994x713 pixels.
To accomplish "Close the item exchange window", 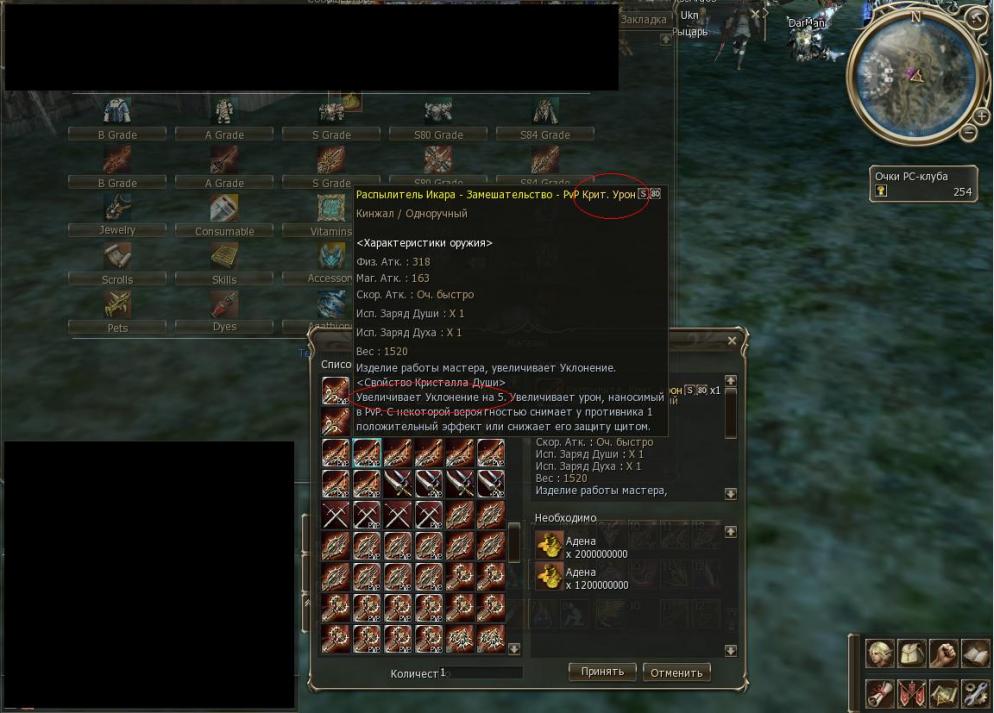I will [x=732, y=341].
